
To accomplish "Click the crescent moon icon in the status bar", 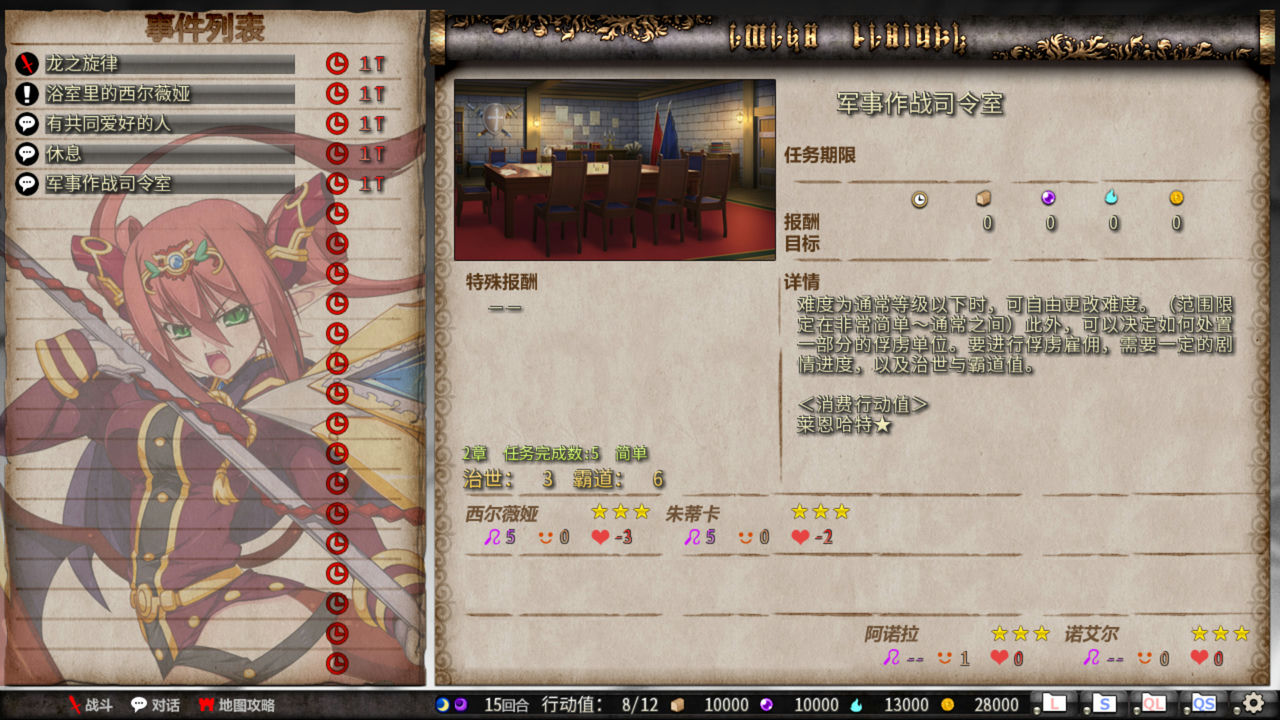I will [442, 705].
